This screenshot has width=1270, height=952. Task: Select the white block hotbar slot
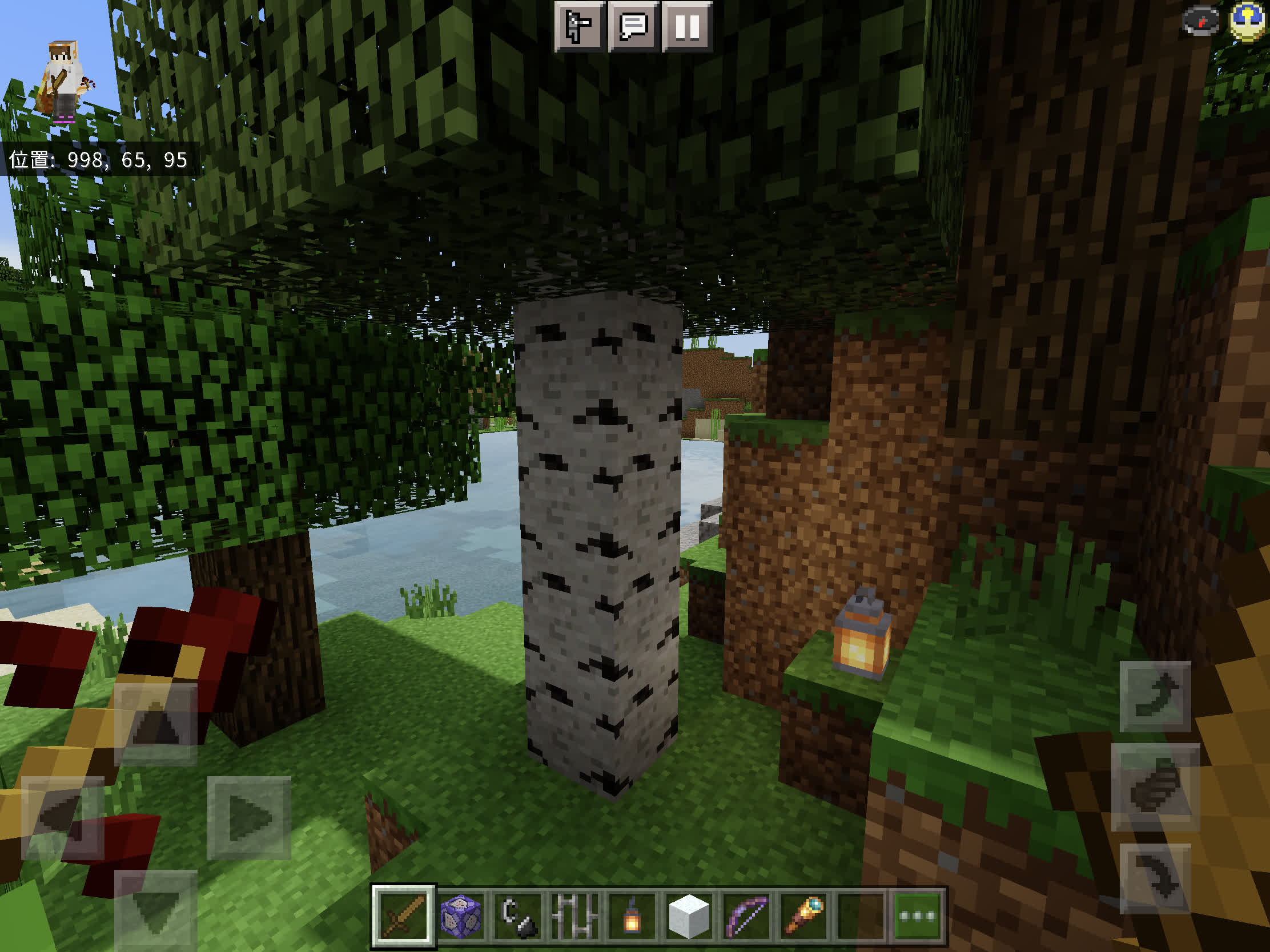(689, 916)
